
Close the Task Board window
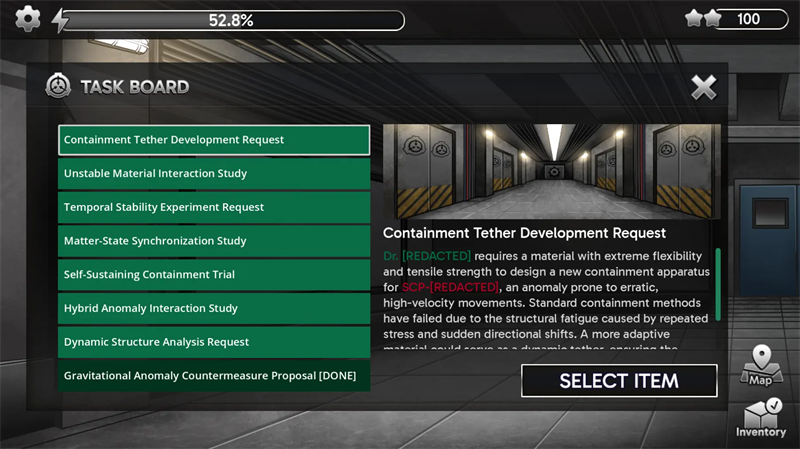pyautogui.click(x=704, y=87)
